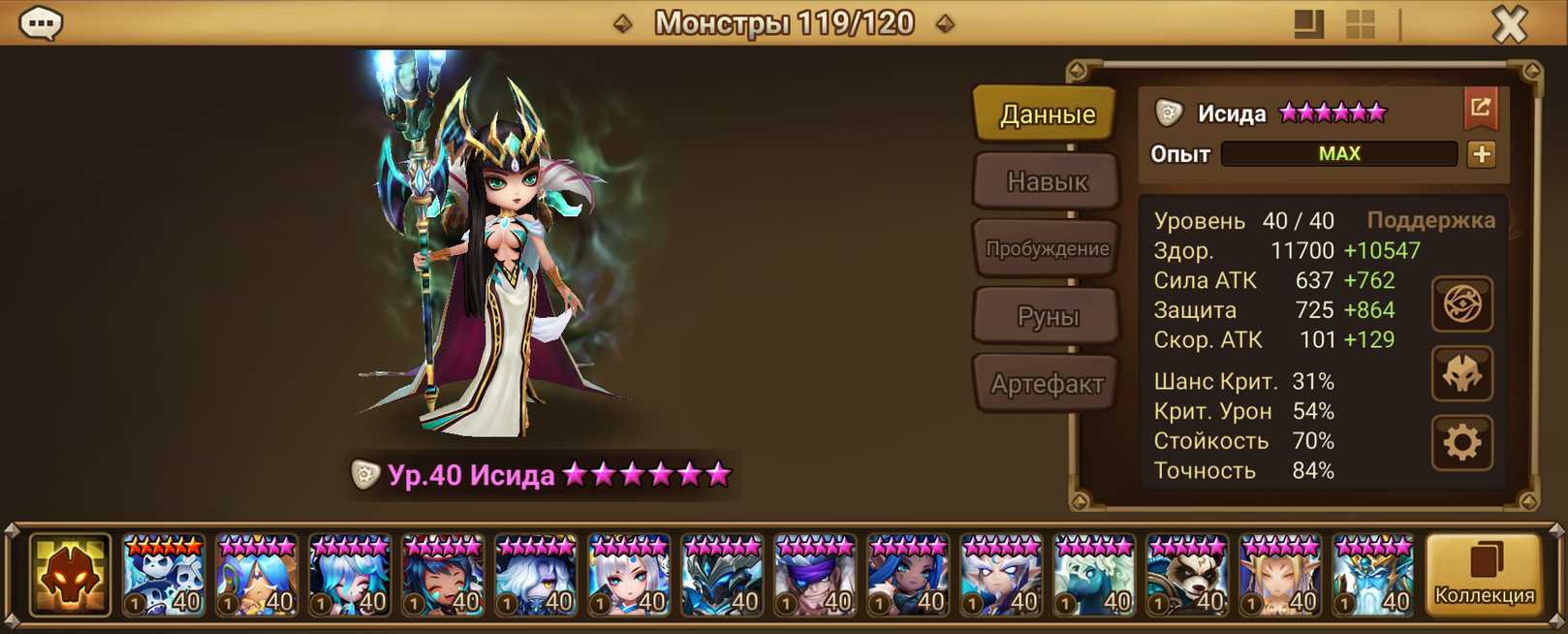Switch to the Навык tab

(x=1047, y=181)
